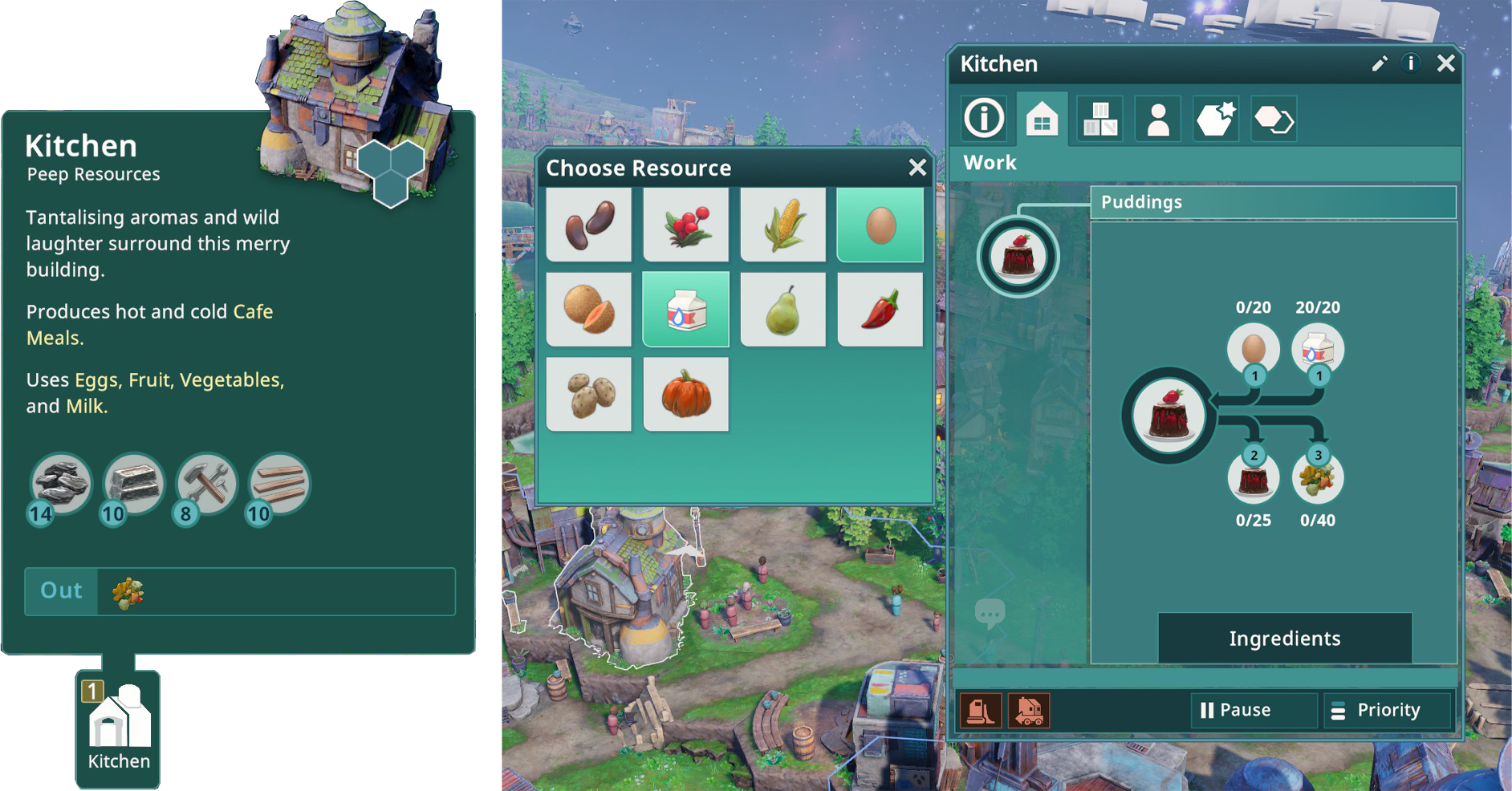
Task: Open the Priority setting
Action: click(x=1388, y=710)
